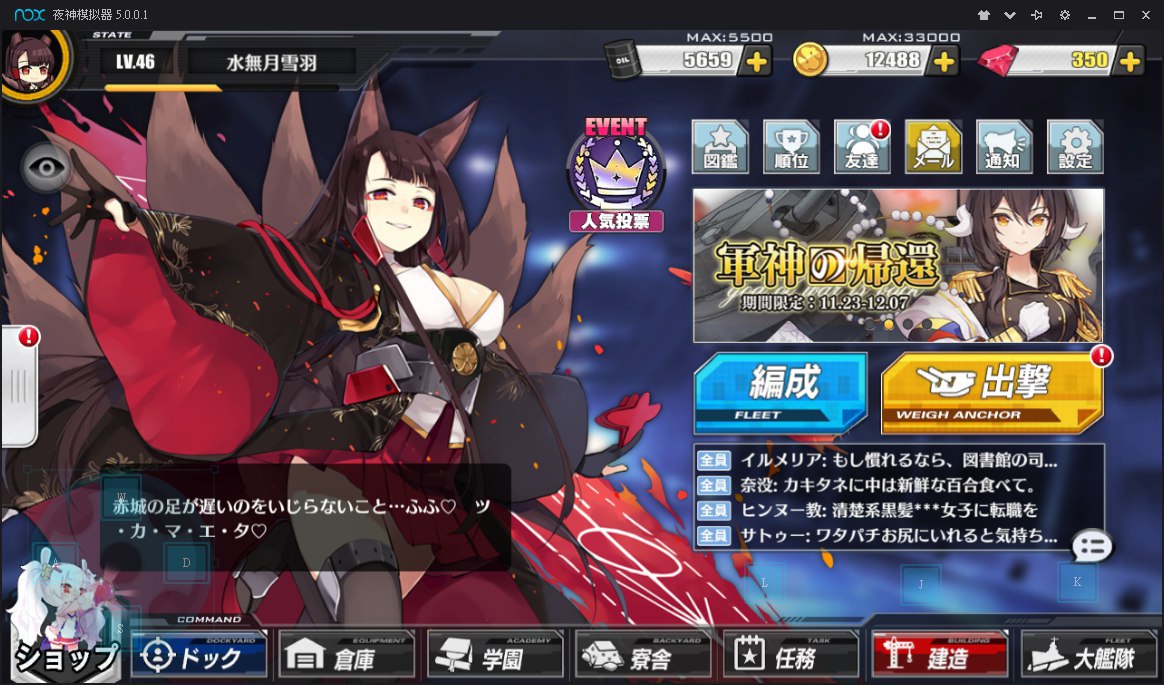This screenshot has width=1164, height=685.
Task: Enter the 学園 academy
Action: point(494,656)
